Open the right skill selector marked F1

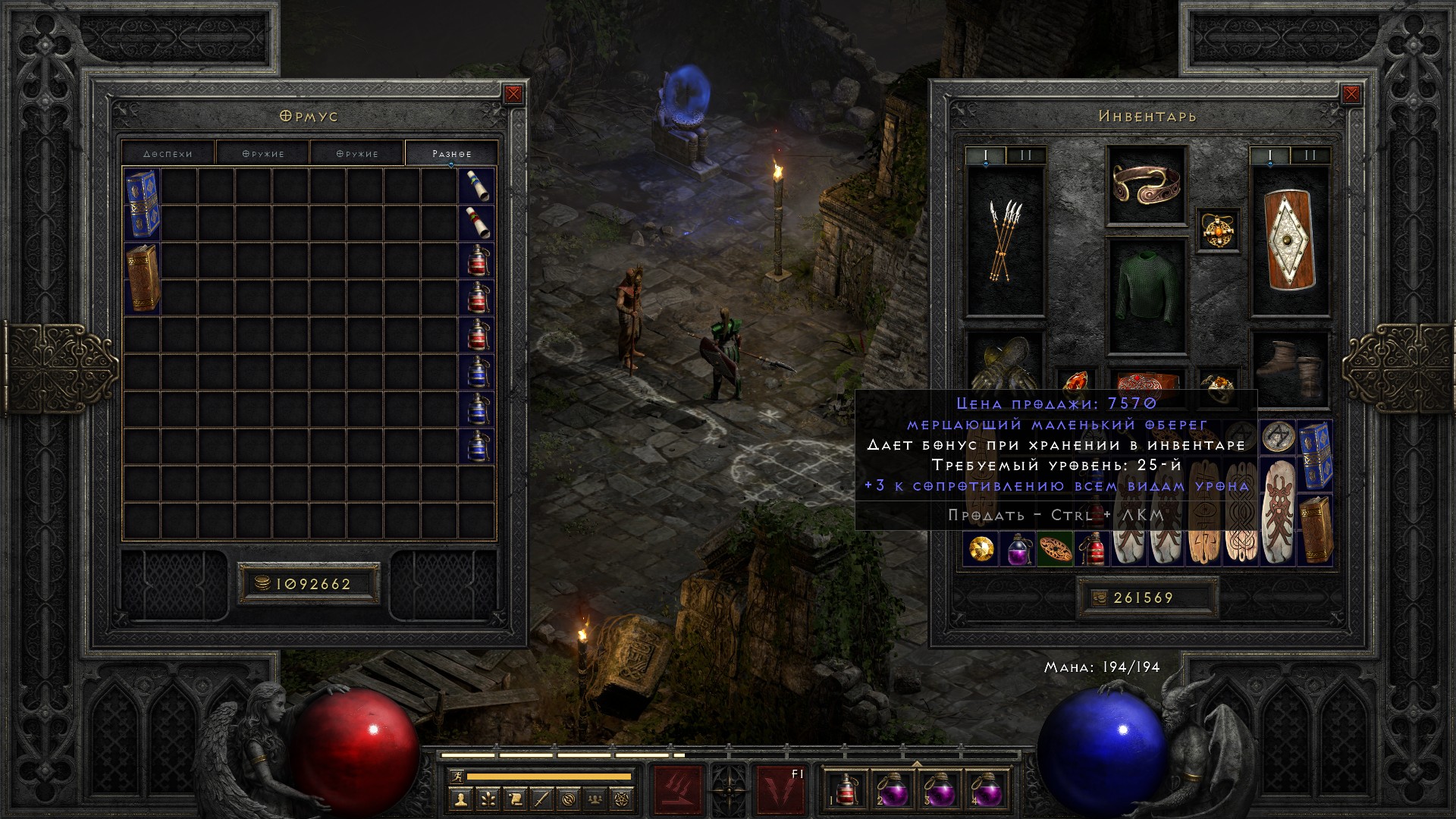[x=781, y=789]
